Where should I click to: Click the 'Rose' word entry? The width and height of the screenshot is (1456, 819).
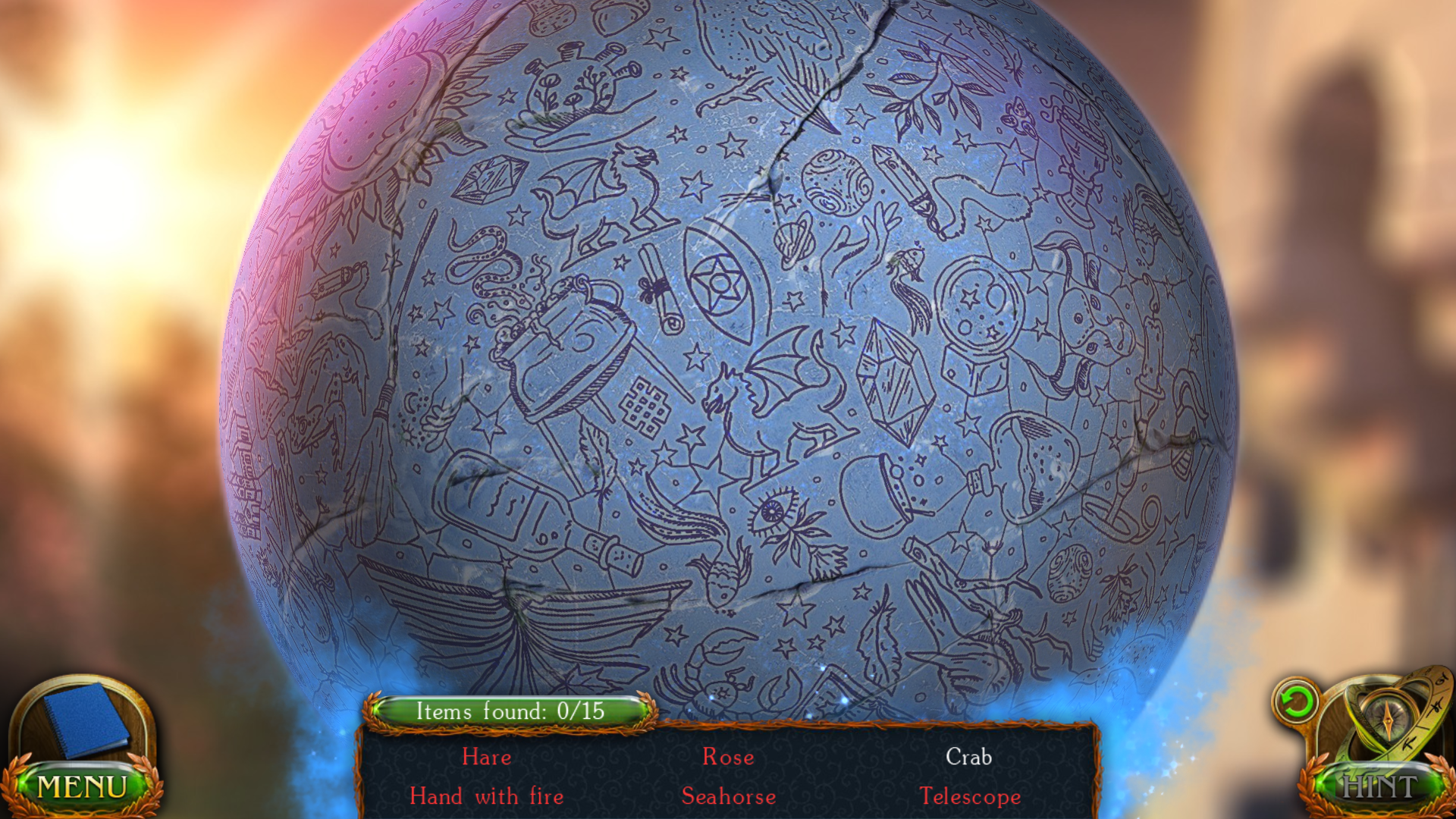(x=728, y=758)
